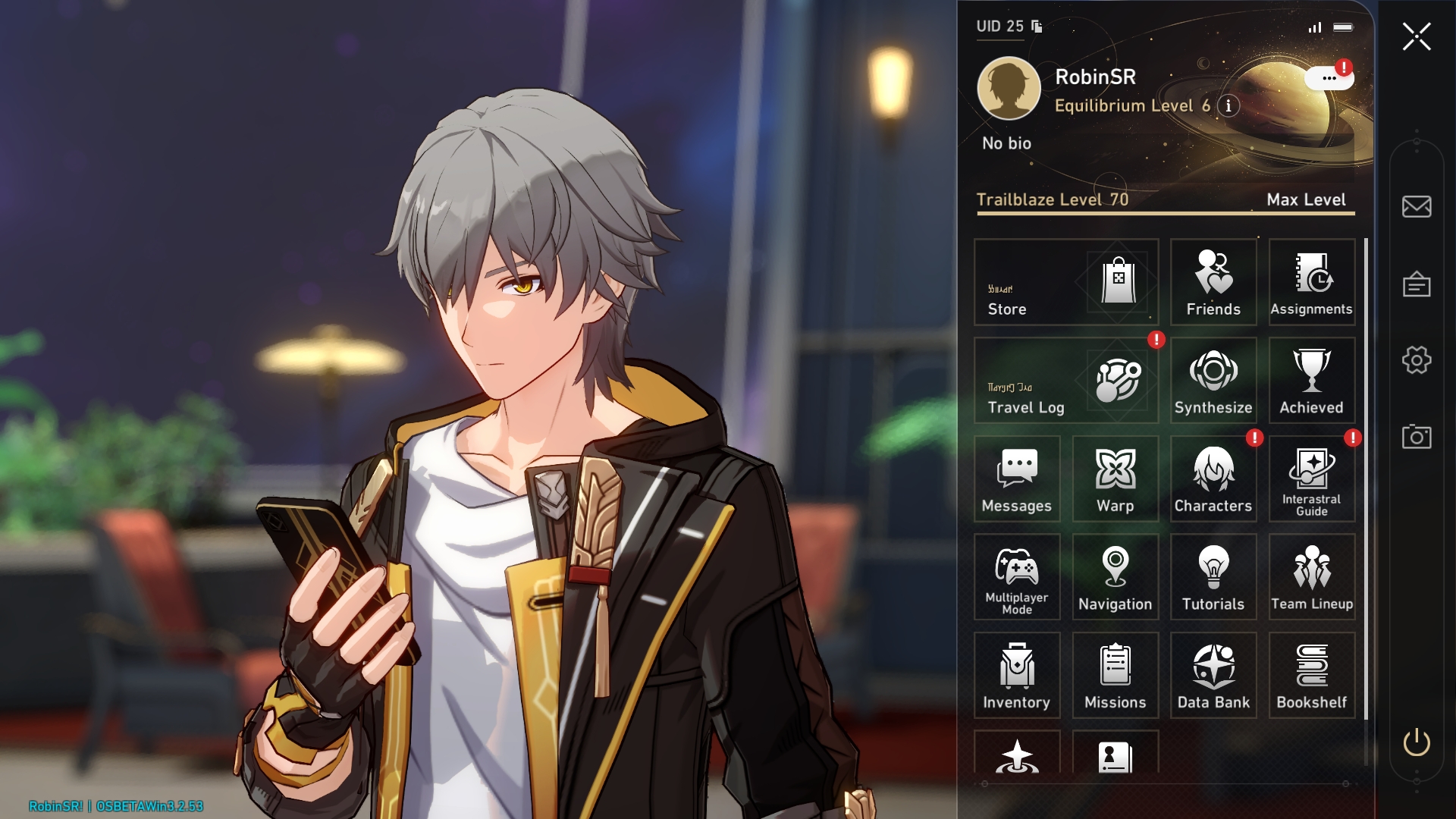View the Achieved trophy tile
Screen dimensions: 1456x819
(x=1311, y=381)
